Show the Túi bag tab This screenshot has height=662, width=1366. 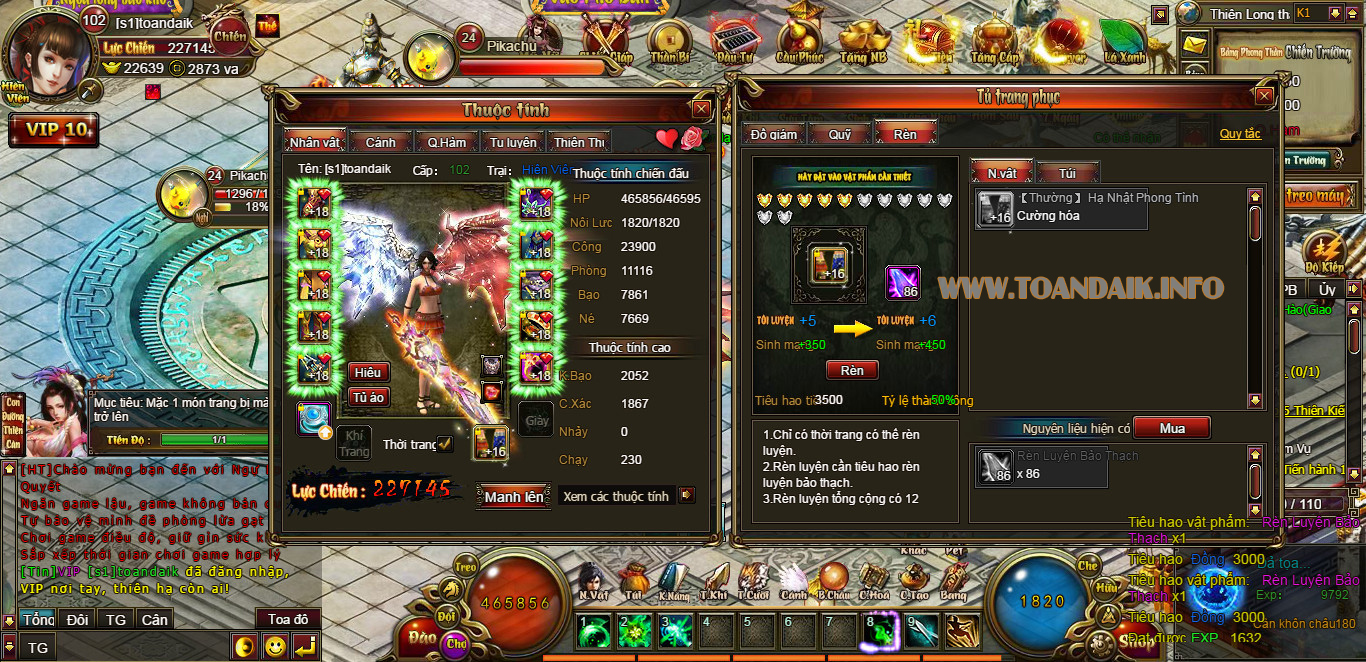[1067, 173]
